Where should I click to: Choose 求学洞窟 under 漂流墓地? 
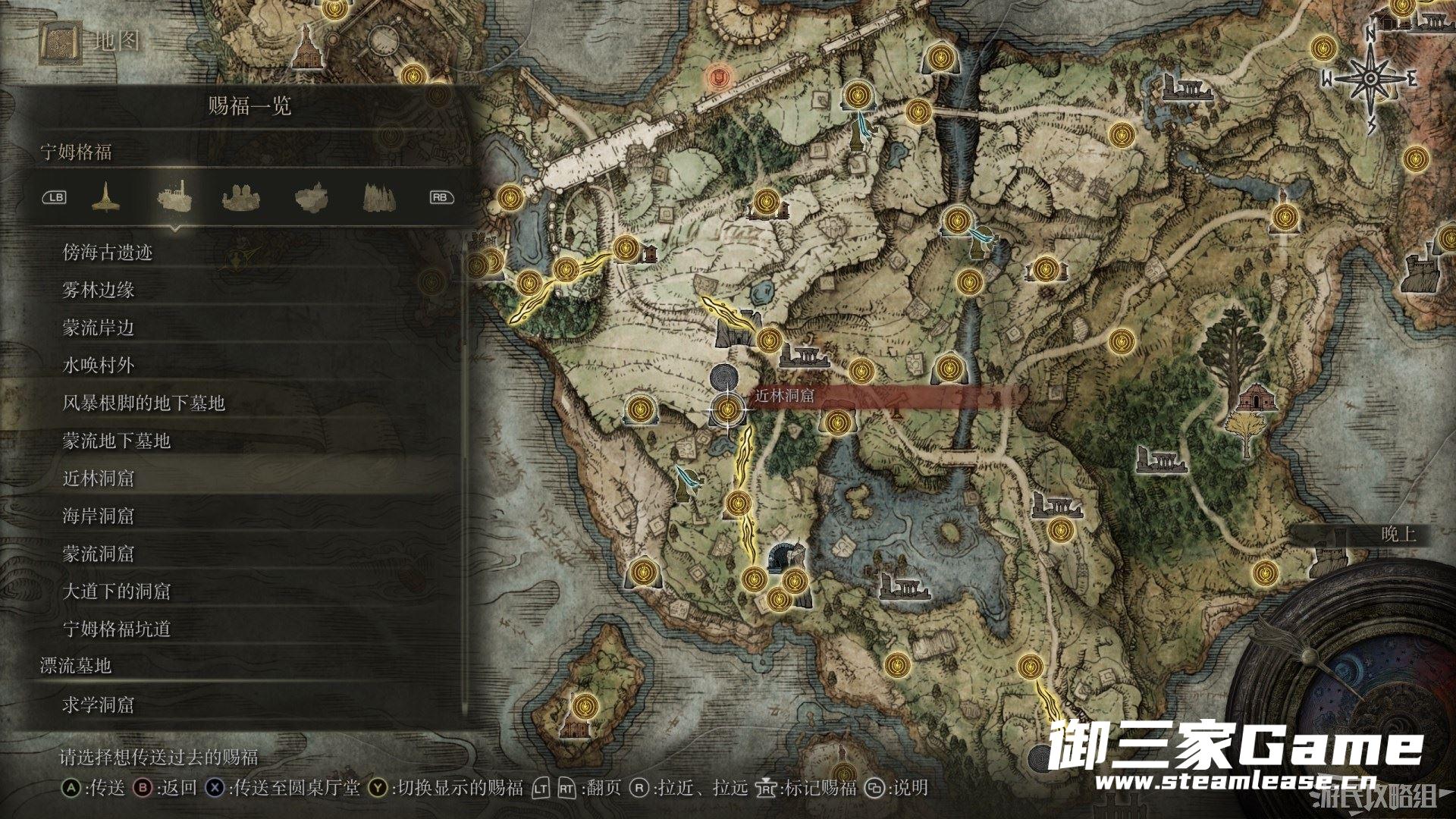click(x=99, y=704)
